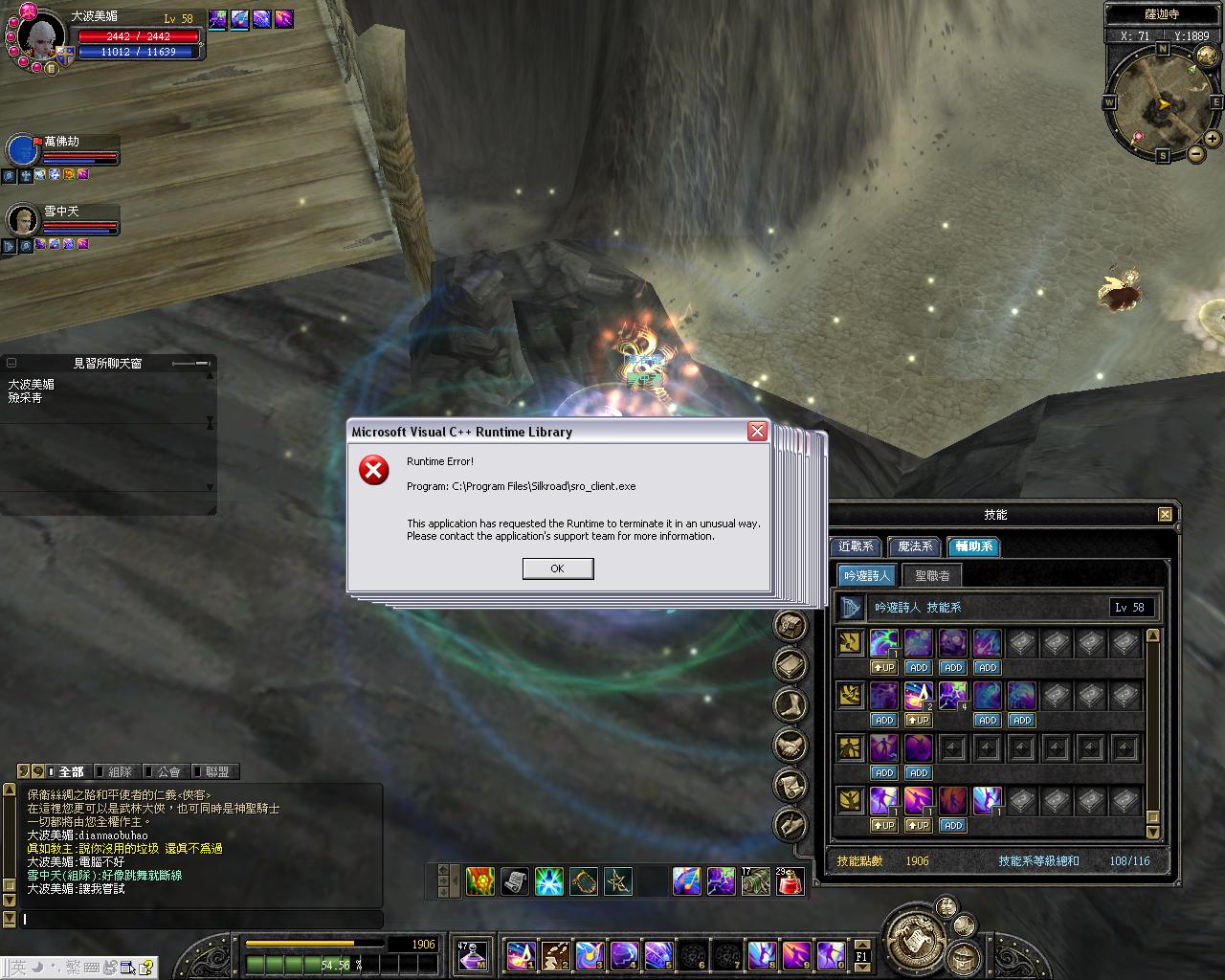Image resolution: width=1225 pixels, height=980 pixels.
Task: Open the scroll item in the item bar
Action: (516, 881)
